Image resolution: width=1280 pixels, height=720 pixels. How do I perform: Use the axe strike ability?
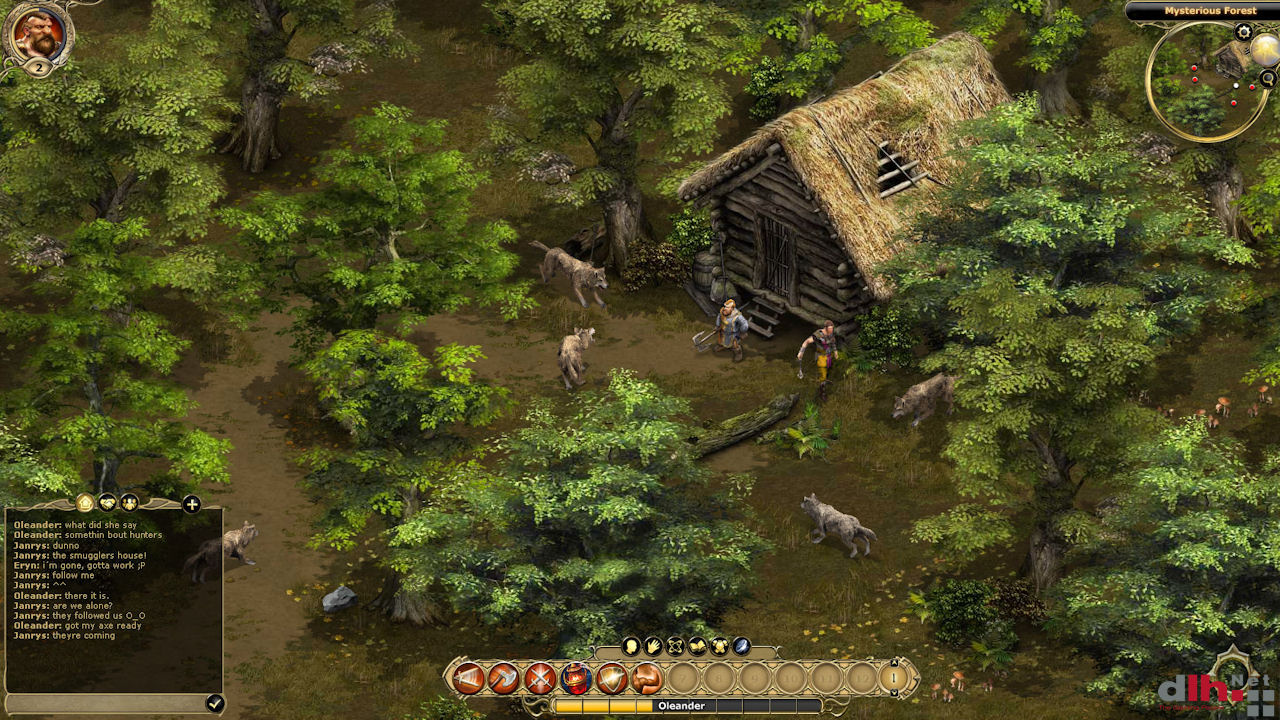(504, 679)
